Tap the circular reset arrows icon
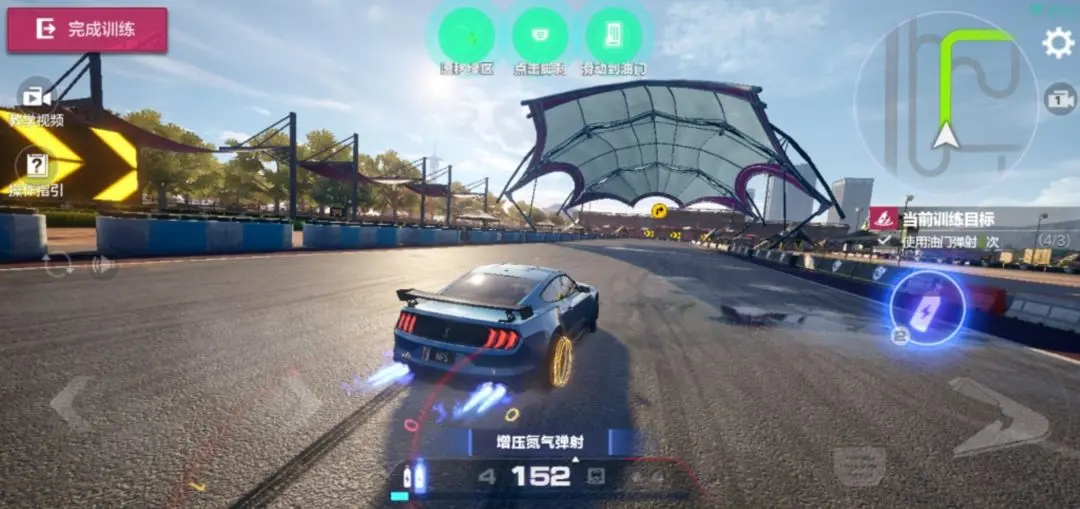 [57, 265]
